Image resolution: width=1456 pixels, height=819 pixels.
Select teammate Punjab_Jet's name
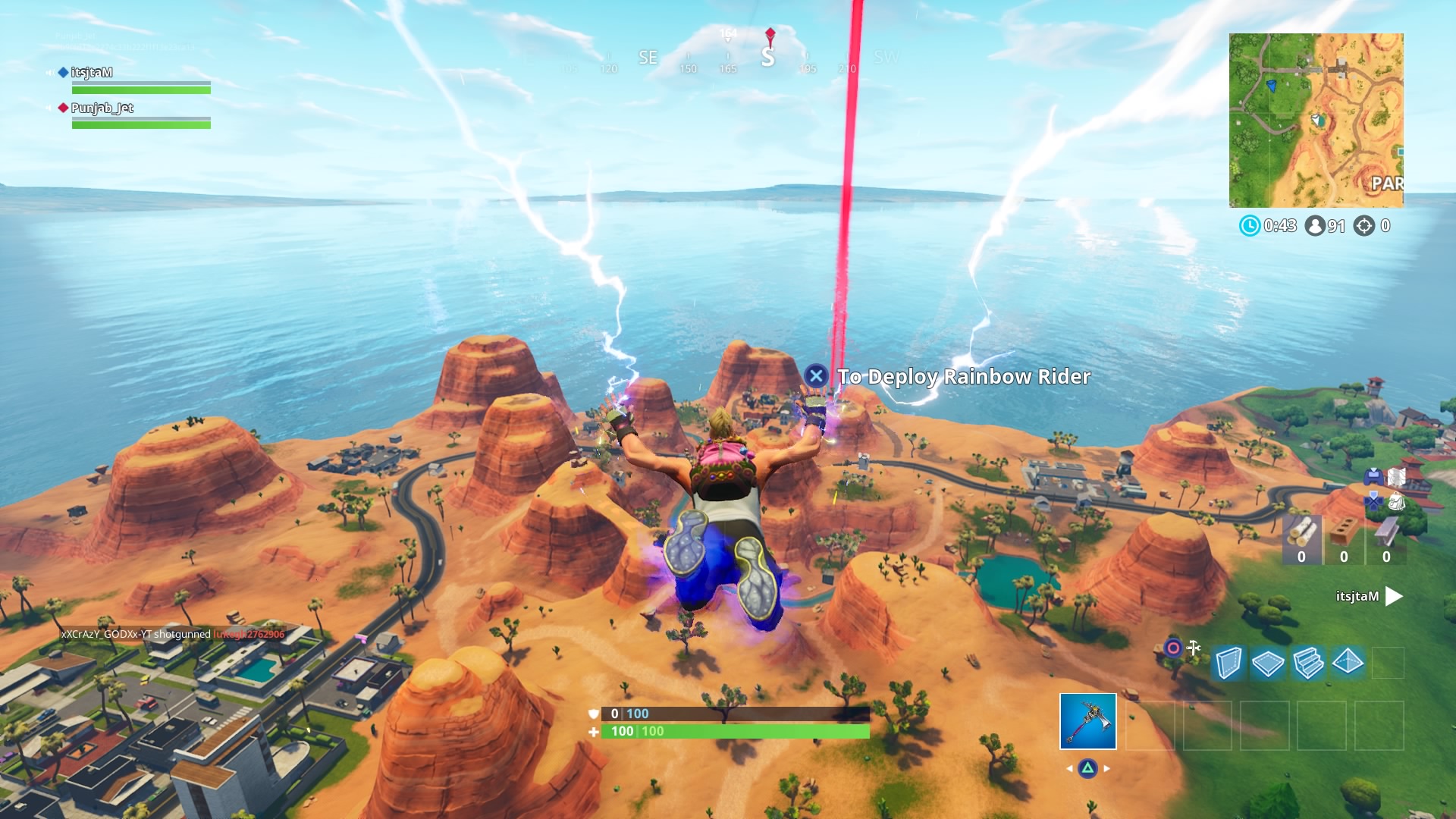[101, 108]
